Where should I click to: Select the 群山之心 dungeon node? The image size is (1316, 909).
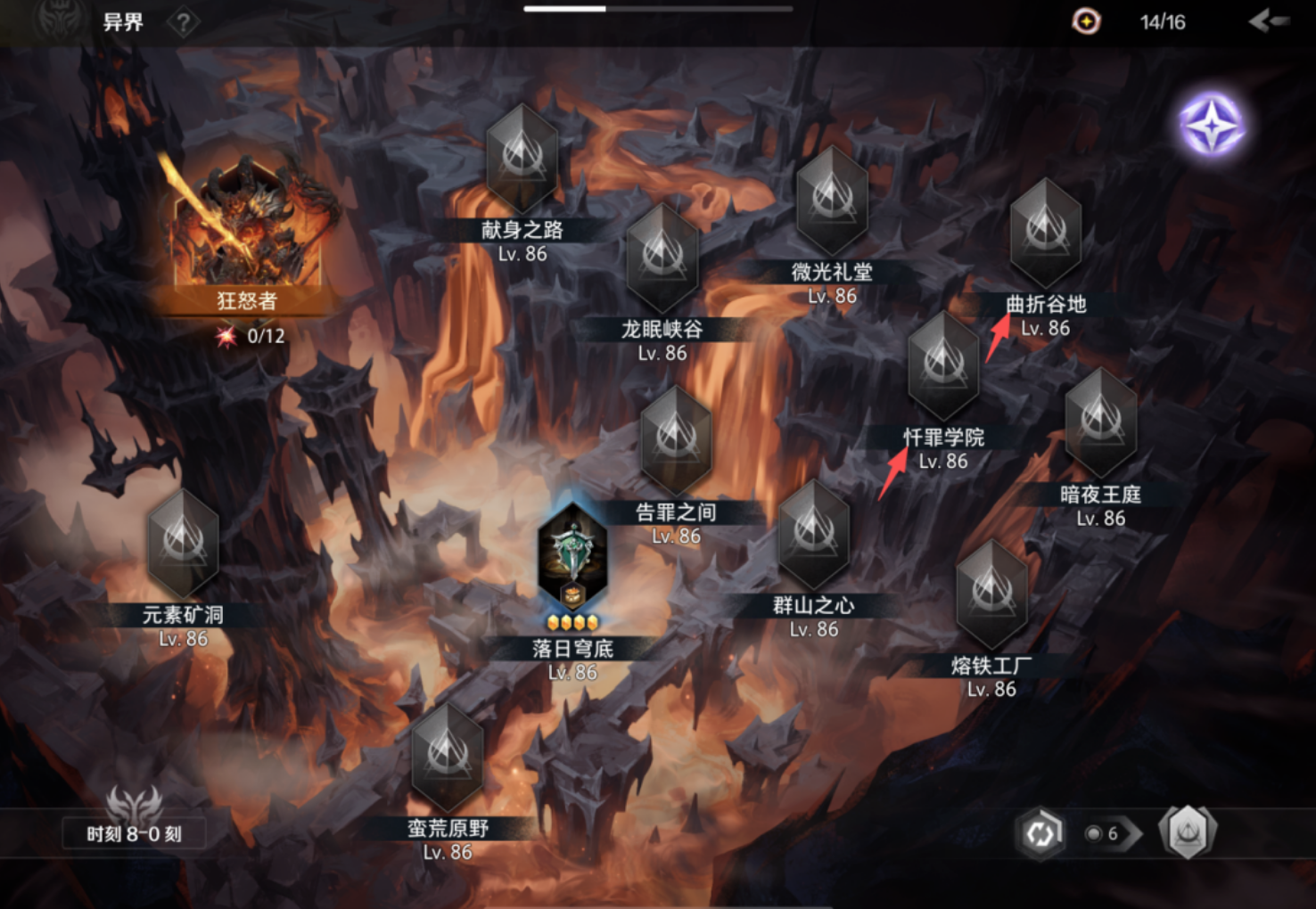pyautogui.click(x=813, y=535)
